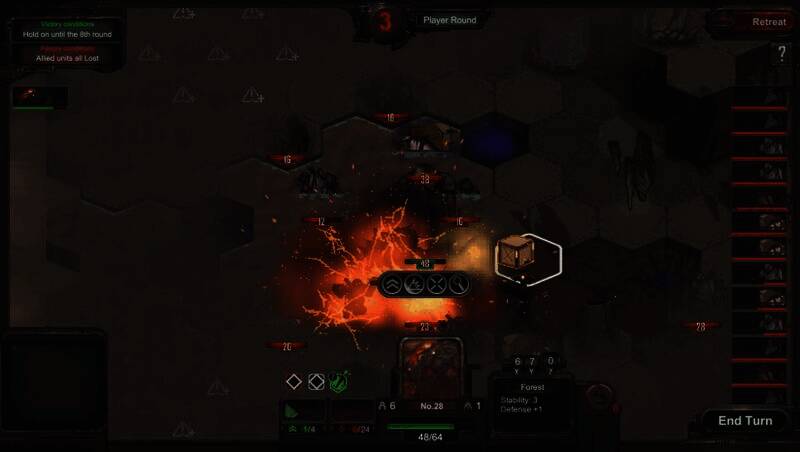Select the double chevron unit action
The height and width of the screenshot is (452, 800).
click(393, 285)
